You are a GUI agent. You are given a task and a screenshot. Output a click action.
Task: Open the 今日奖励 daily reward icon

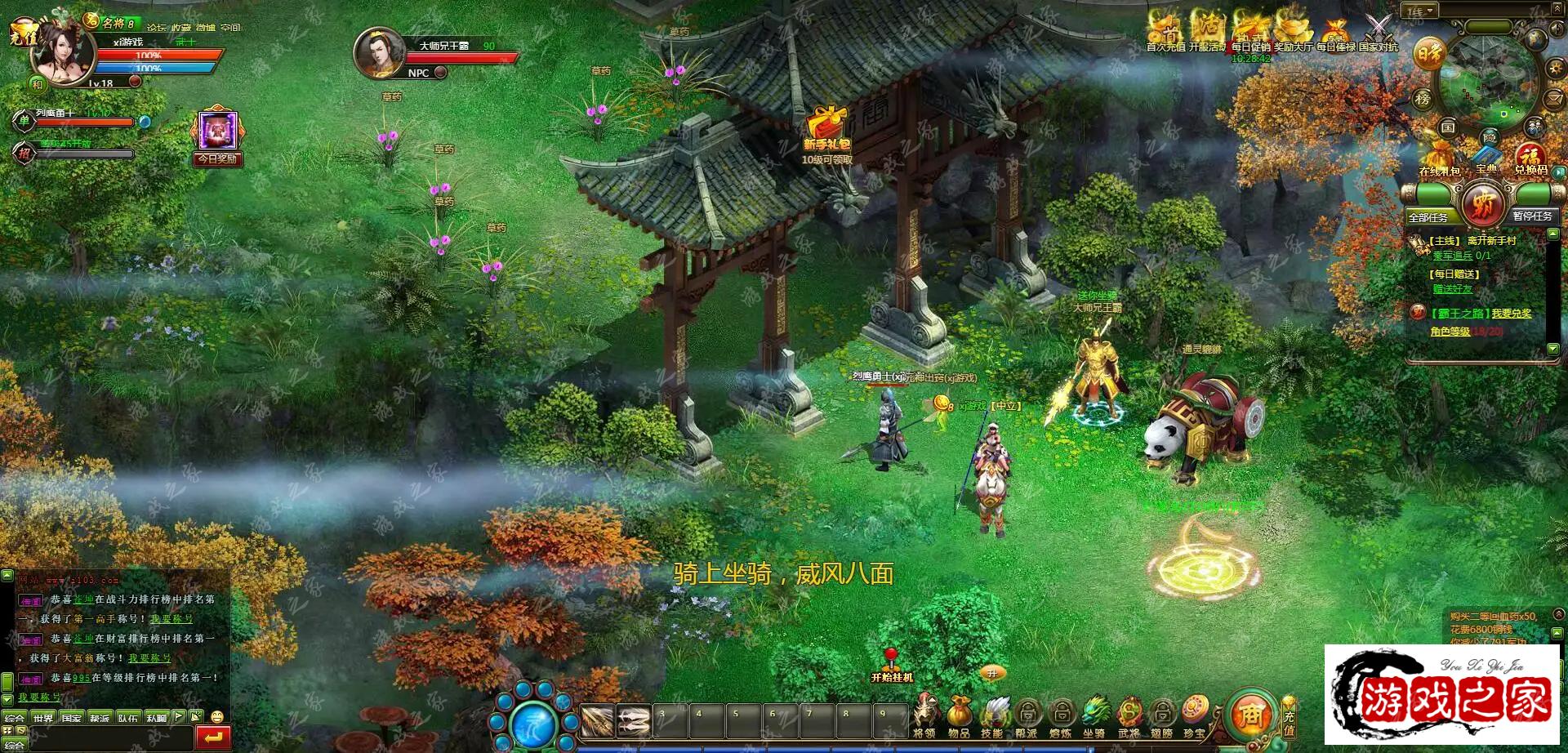click(x=217, y=133)
